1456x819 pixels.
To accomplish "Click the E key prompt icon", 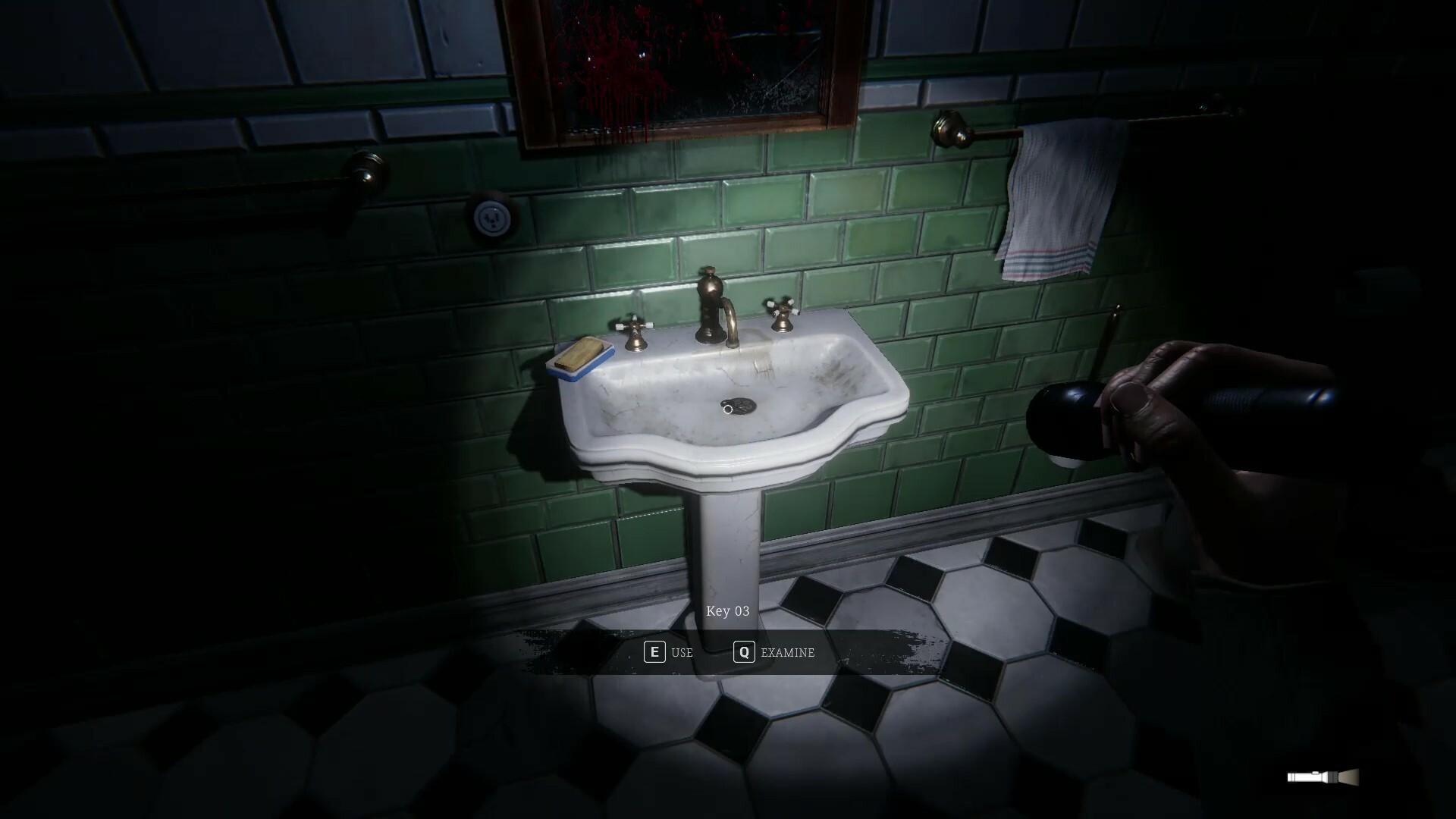I will [654, 652].
